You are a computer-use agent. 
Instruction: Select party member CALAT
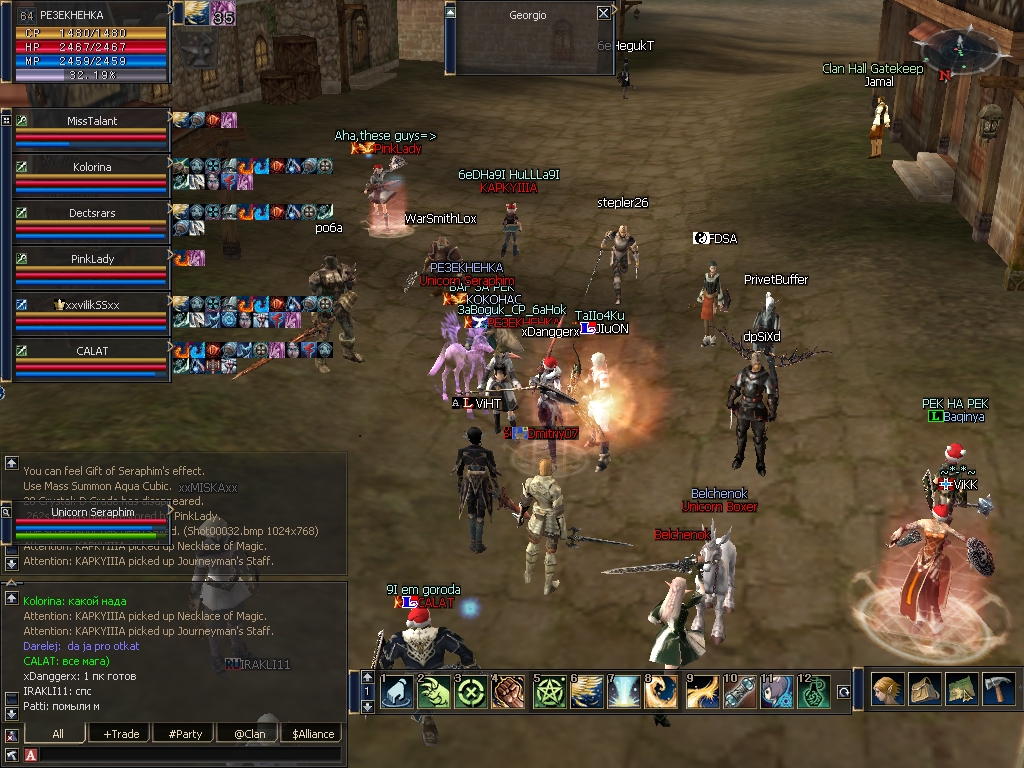(92, 351)
